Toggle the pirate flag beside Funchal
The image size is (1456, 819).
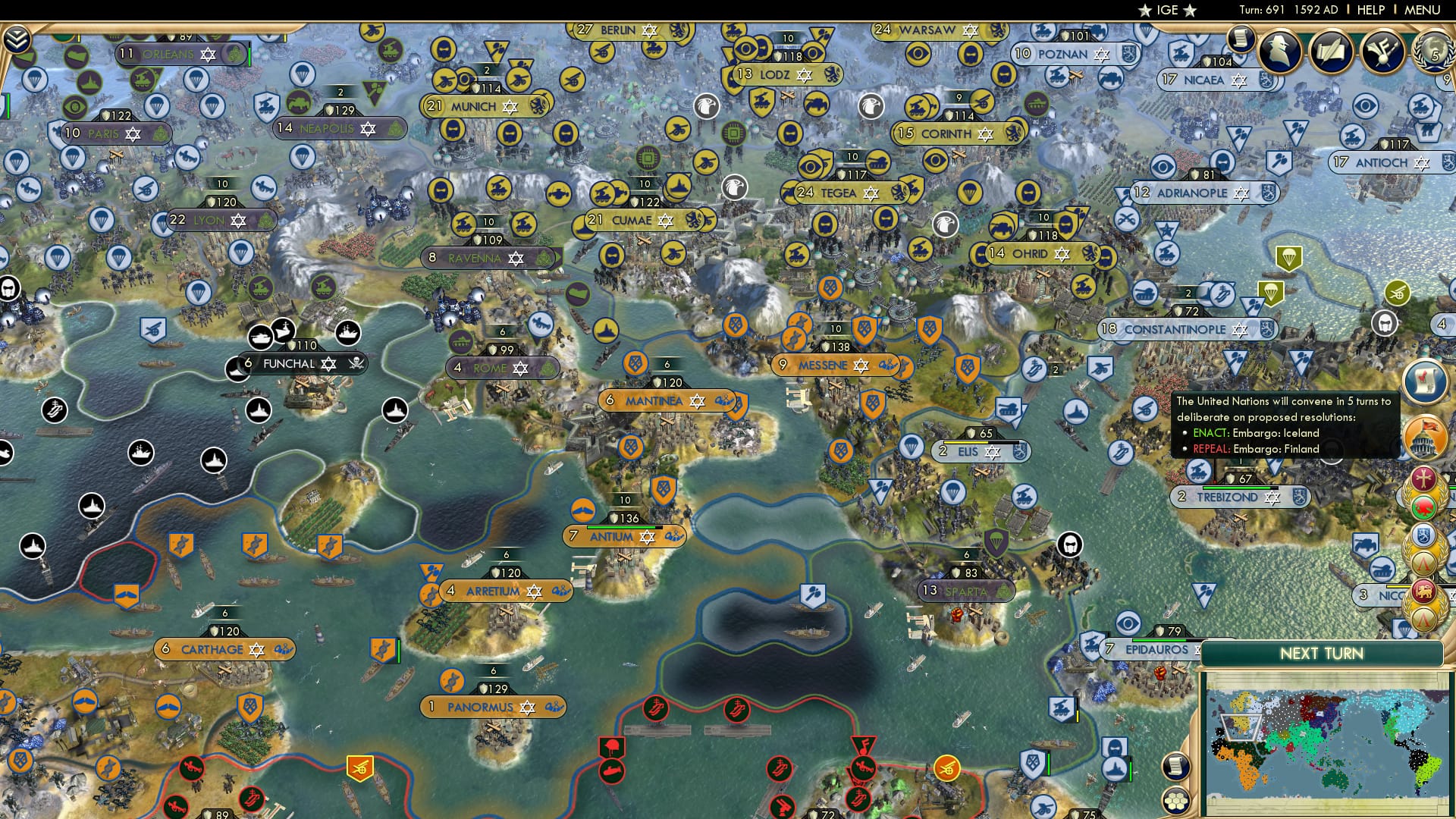click(354, 364)
